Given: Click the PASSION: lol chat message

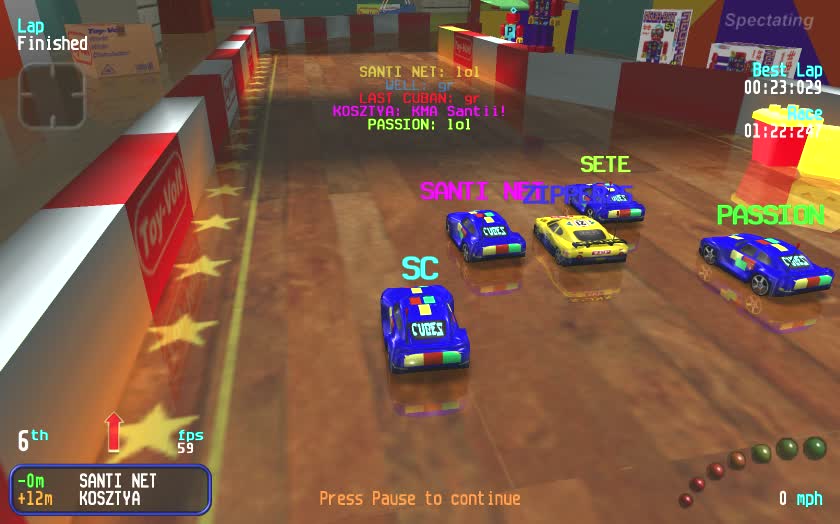Looking at the screenshot, I should click(x=418, y=125).
